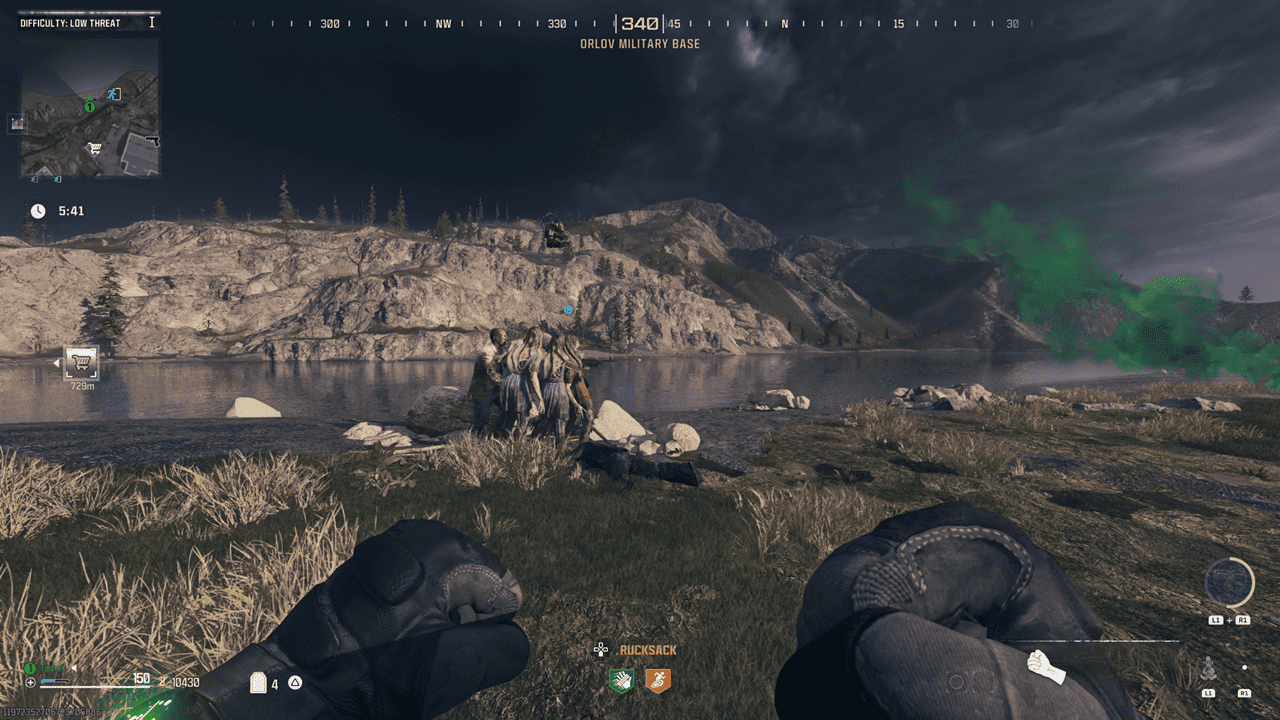Click the green player arrow on minimap
This screenshot has width=1280, height=720.
pyautogui.click(x=90, y=104)
